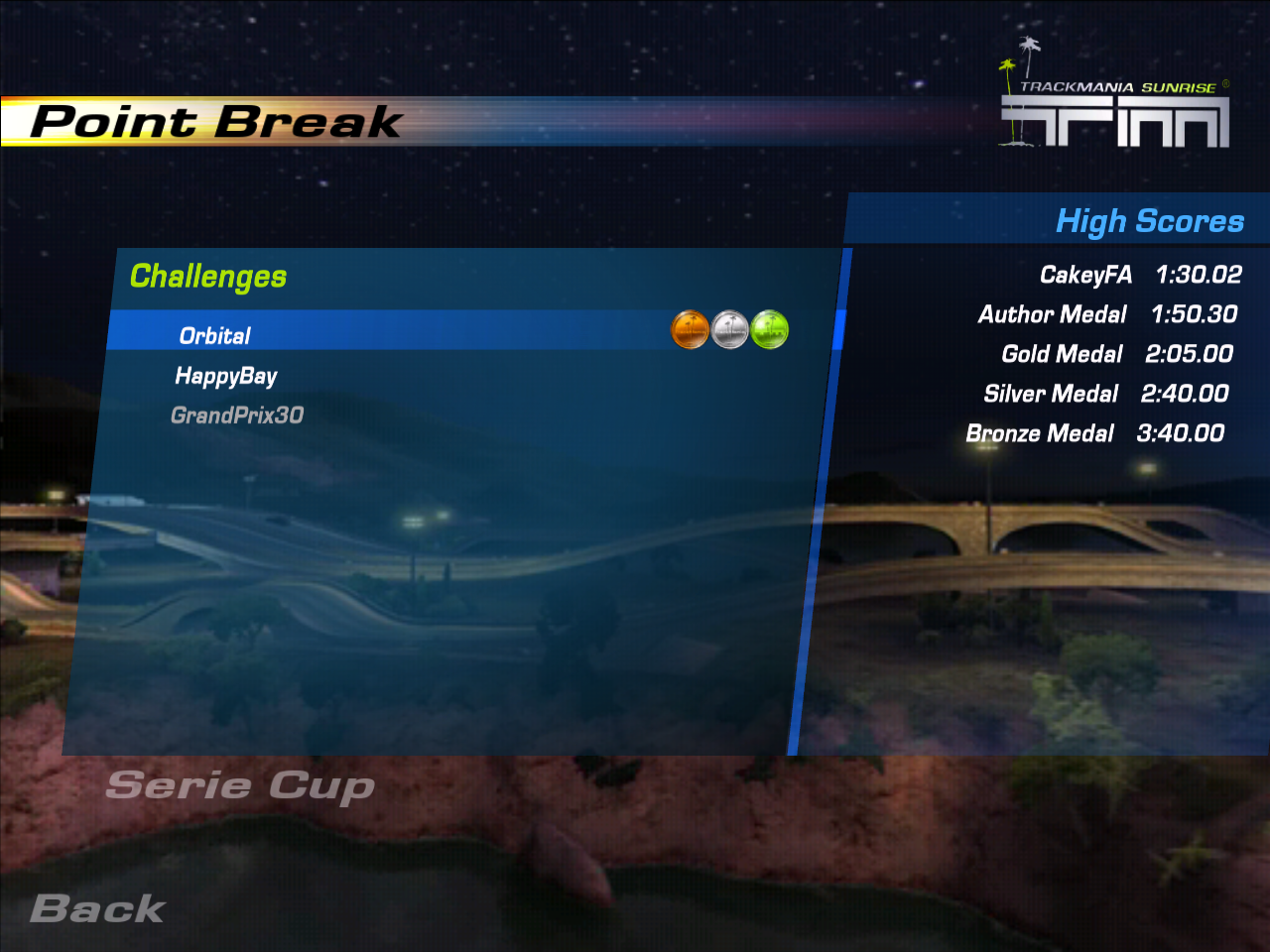
Task: Open the Serie Cup option
Action: click(x=240, y=785)
